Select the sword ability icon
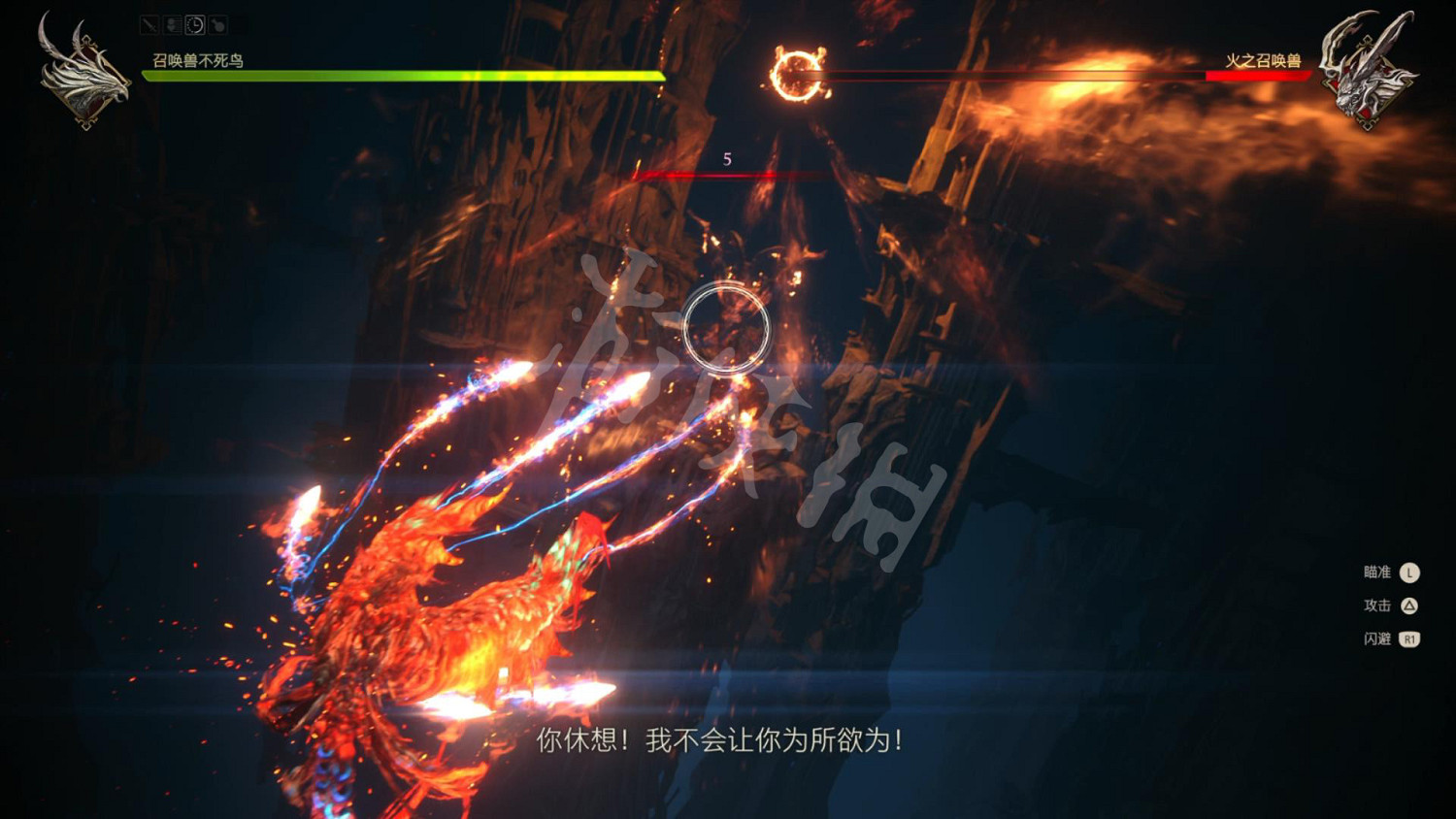 pos(149,25)
